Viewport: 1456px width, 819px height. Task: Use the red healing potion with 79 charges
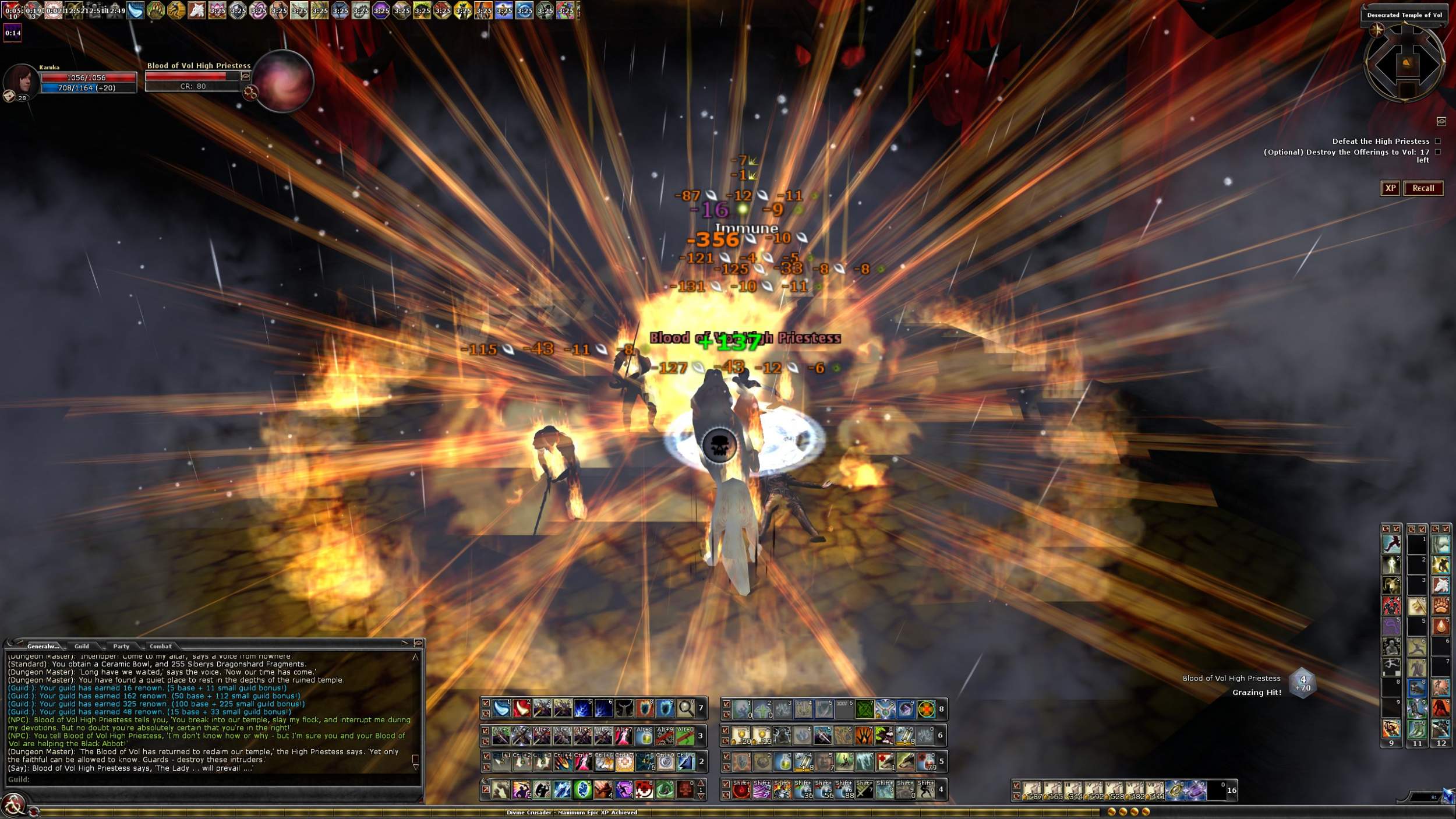[x=925, y=761]
